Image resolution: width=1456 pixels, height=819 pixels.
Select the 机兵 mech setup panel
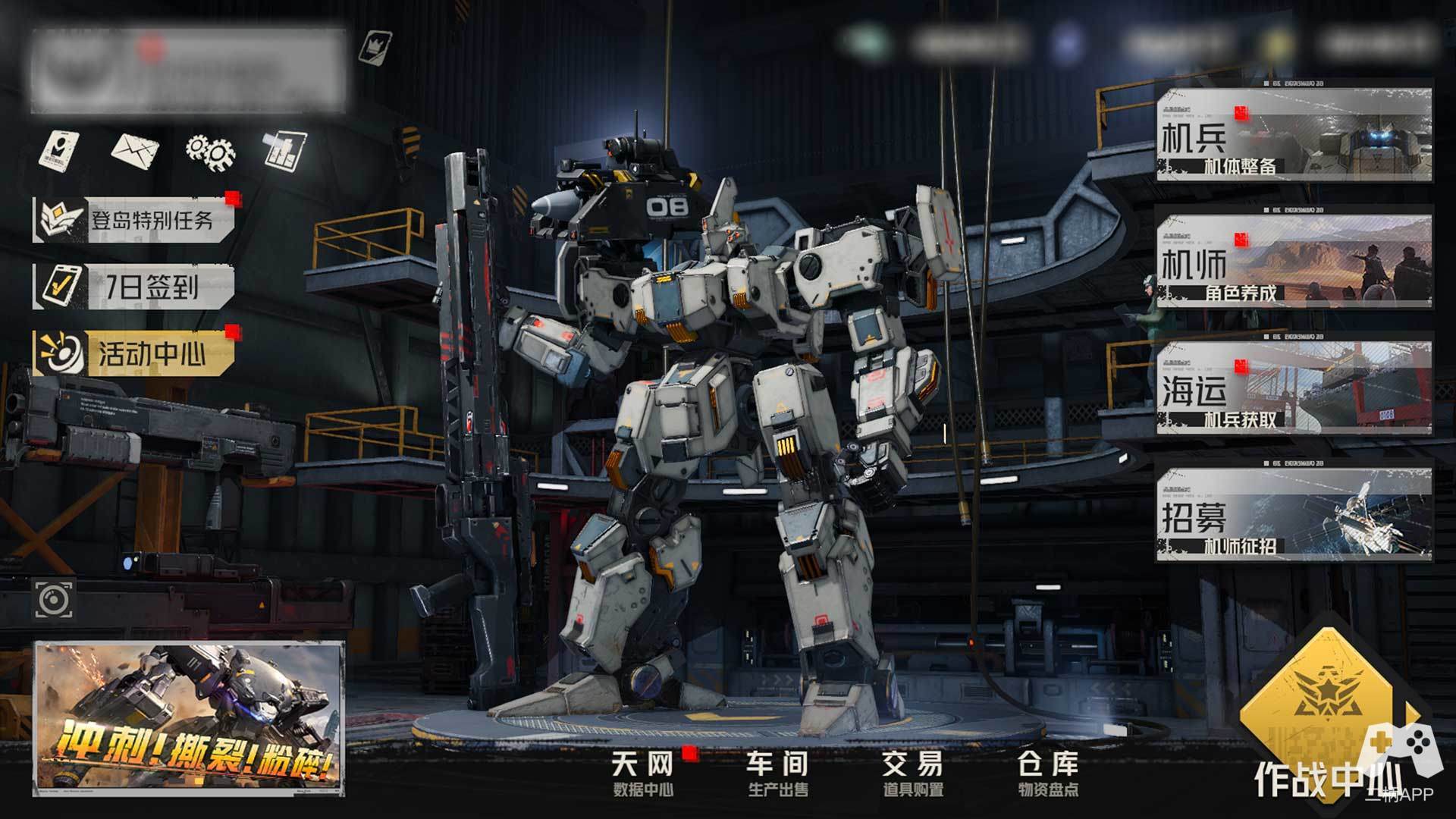pos(1294,135)
